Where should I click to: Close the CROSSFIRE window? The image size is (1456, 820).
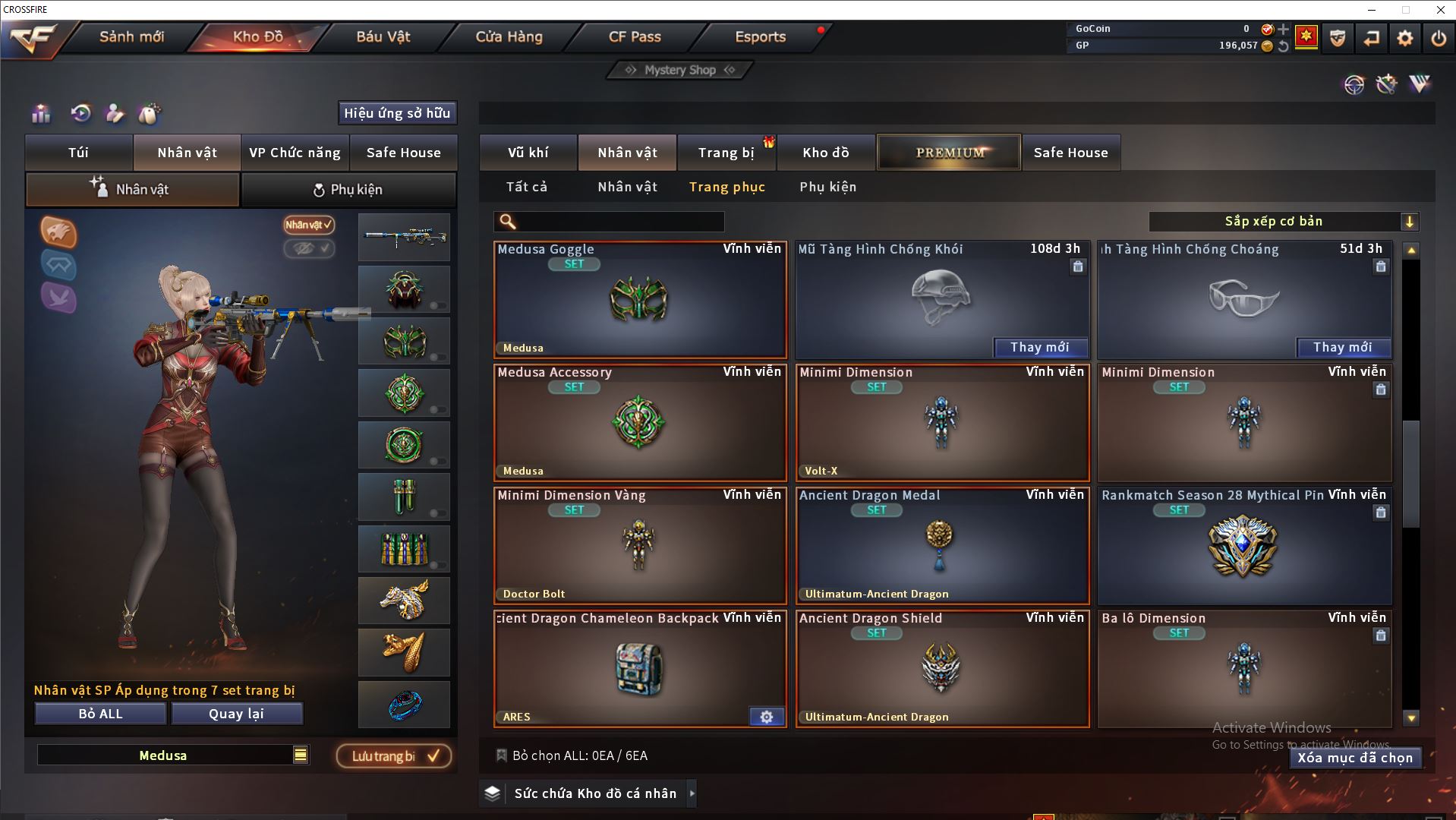1440,10
